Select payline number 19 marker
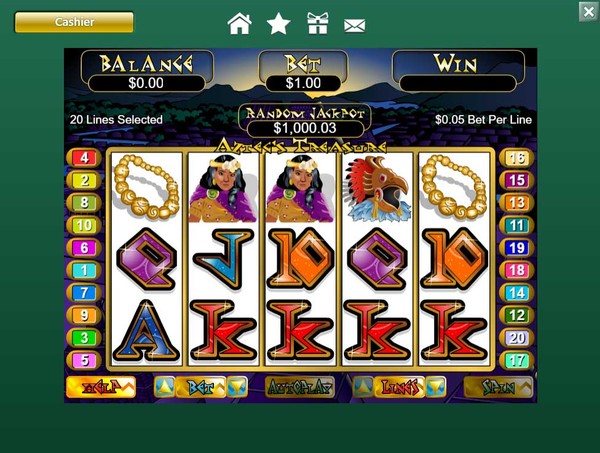 coord(516,248)
